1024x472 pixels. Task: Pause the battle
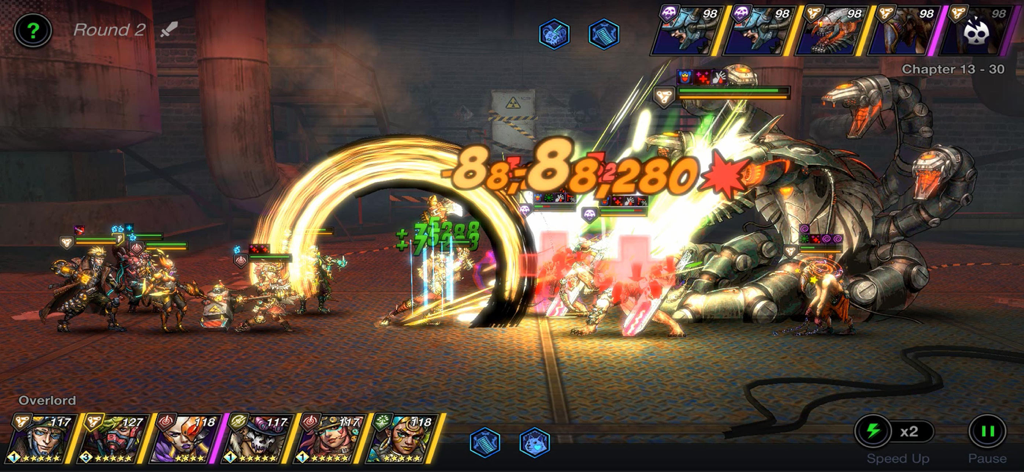(988, 432)
